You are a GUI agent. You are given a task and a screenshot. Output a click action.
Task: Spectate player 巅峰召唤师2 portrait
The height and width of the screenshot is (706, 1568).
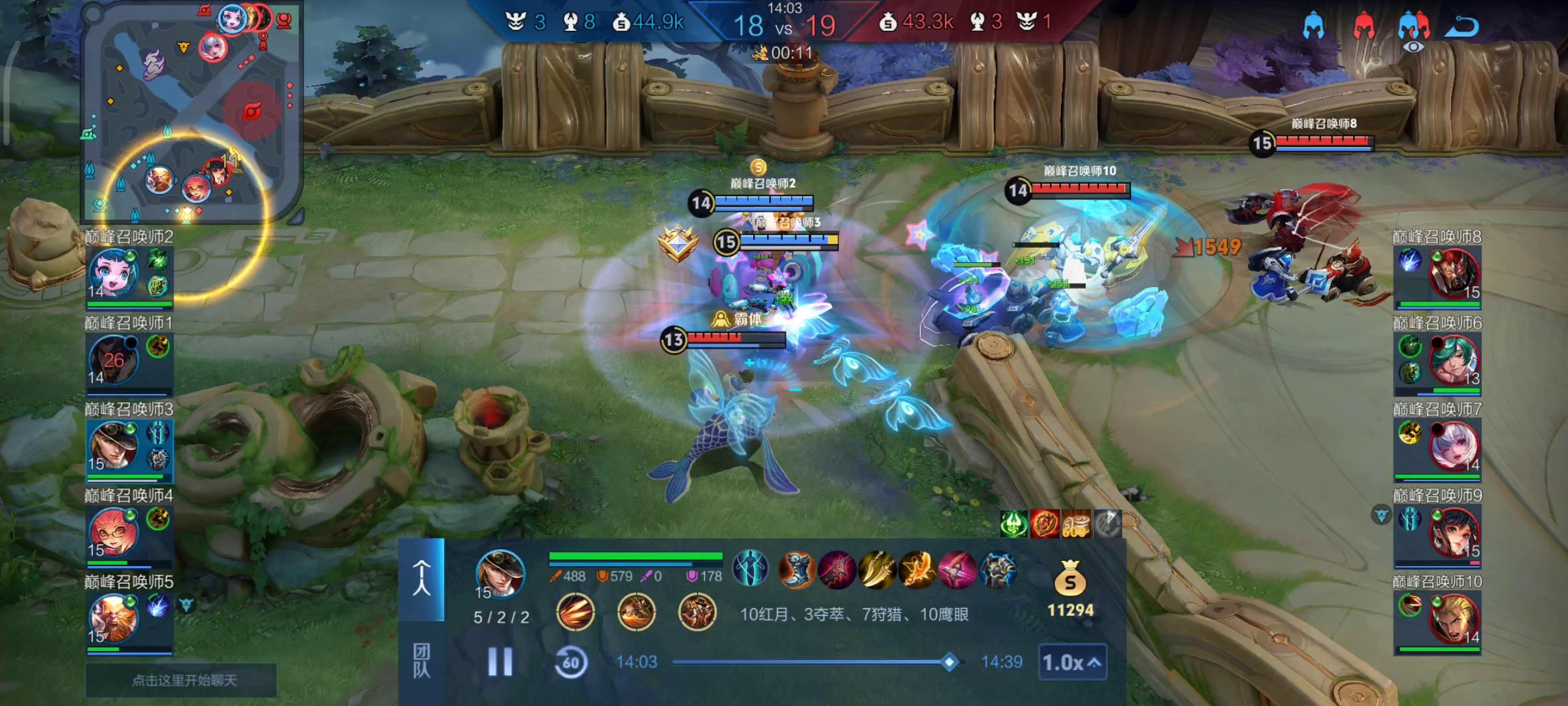[x=113, y=273]
